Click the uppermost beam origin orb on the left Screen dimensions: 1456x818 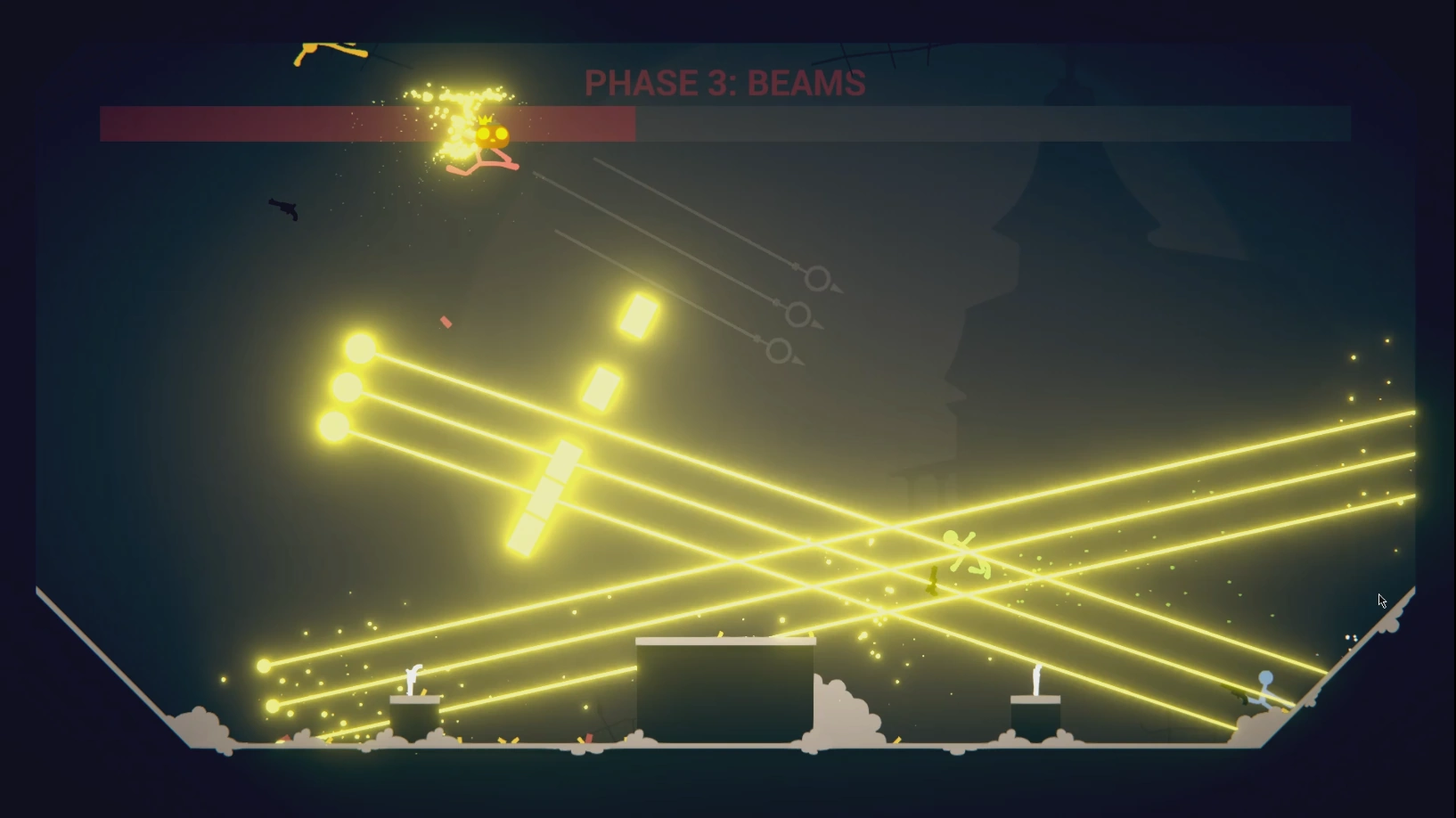tap(361, 348)
